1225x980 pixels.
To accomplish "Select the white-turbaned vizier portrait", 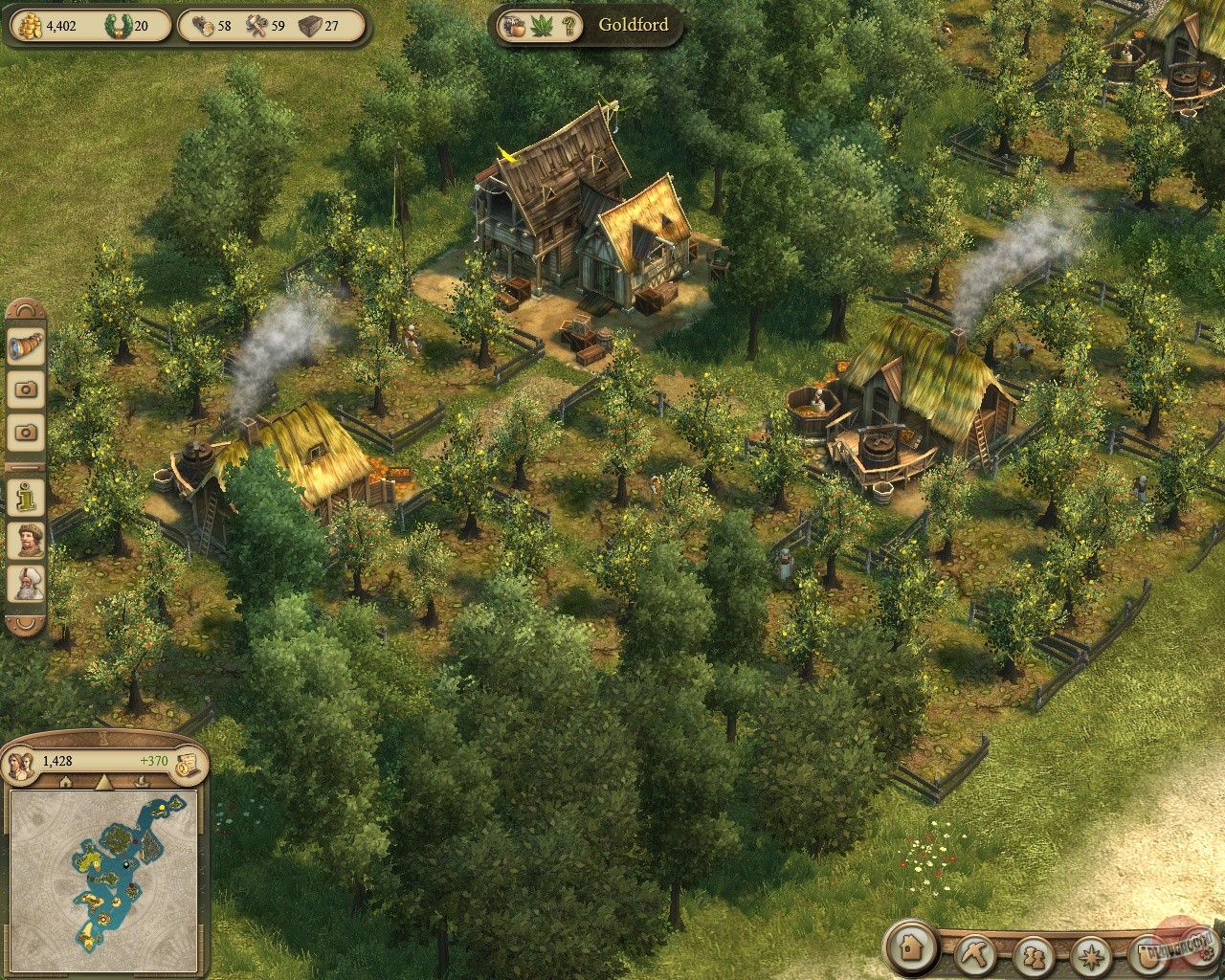I will pos(26,584).
